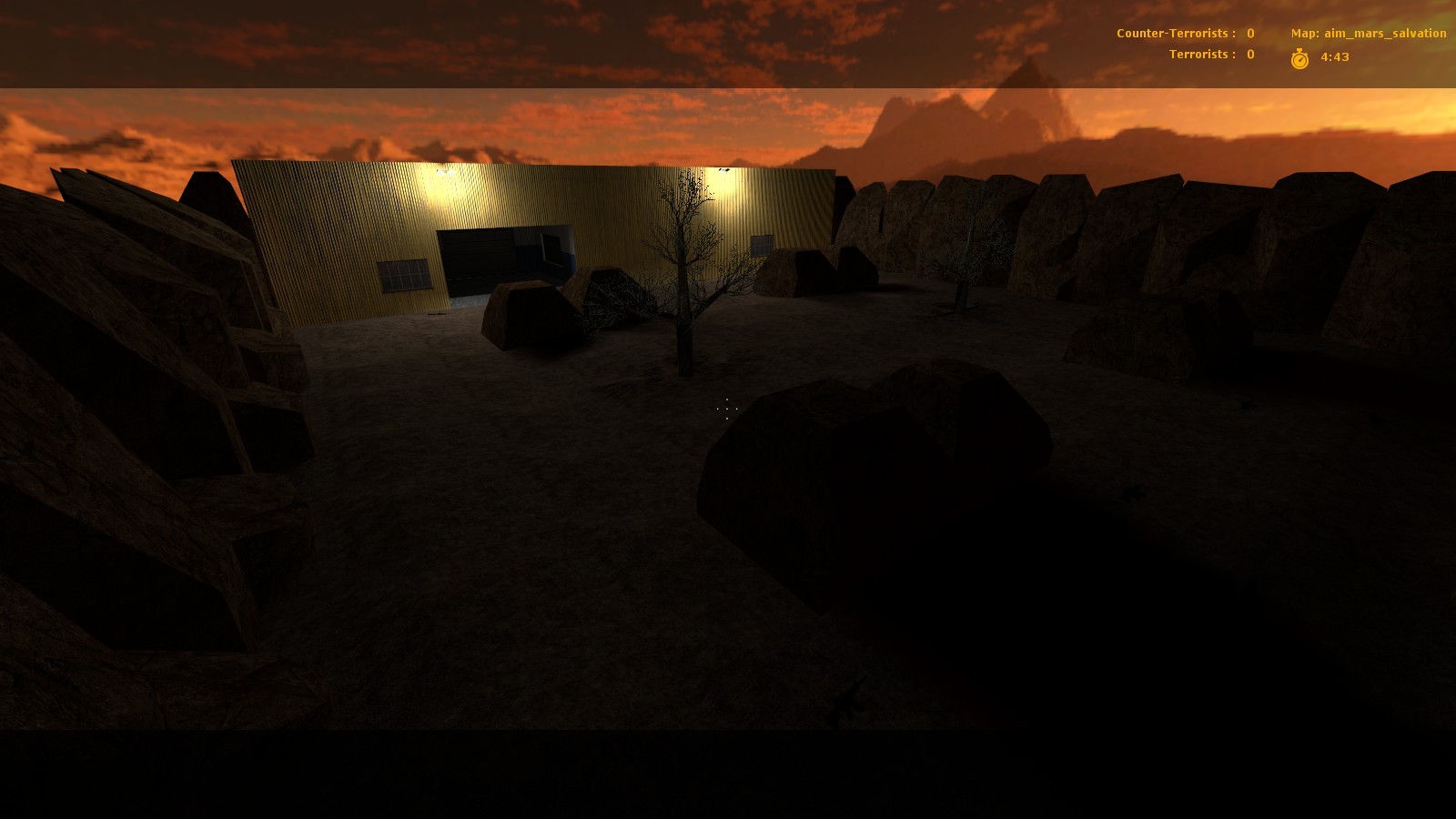1456x819 pixels.
Task: Click the Terrorists : 0 text
Action: pos(1210,54)
